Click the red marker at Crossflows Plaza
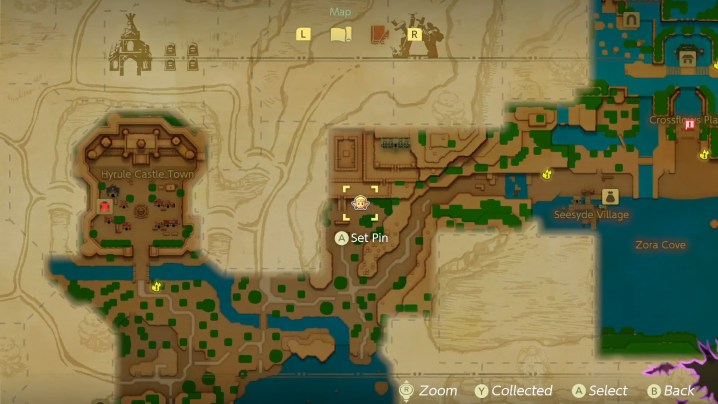The height and width of the screenshot is (404, 718). click(x=689, y=124)
